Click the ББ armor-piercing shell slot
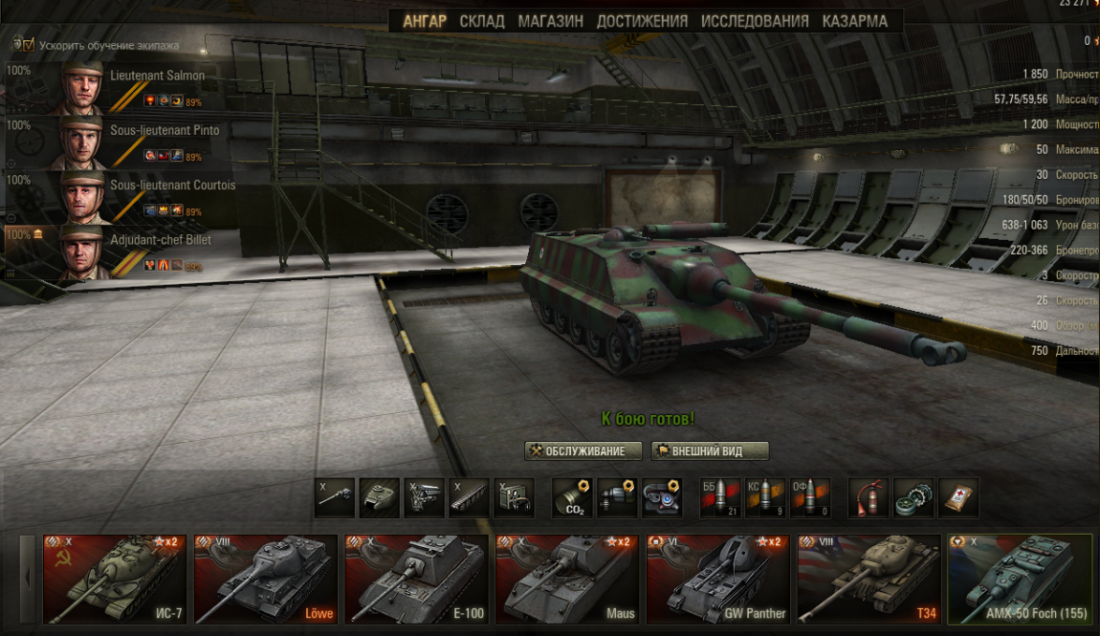 720,498
